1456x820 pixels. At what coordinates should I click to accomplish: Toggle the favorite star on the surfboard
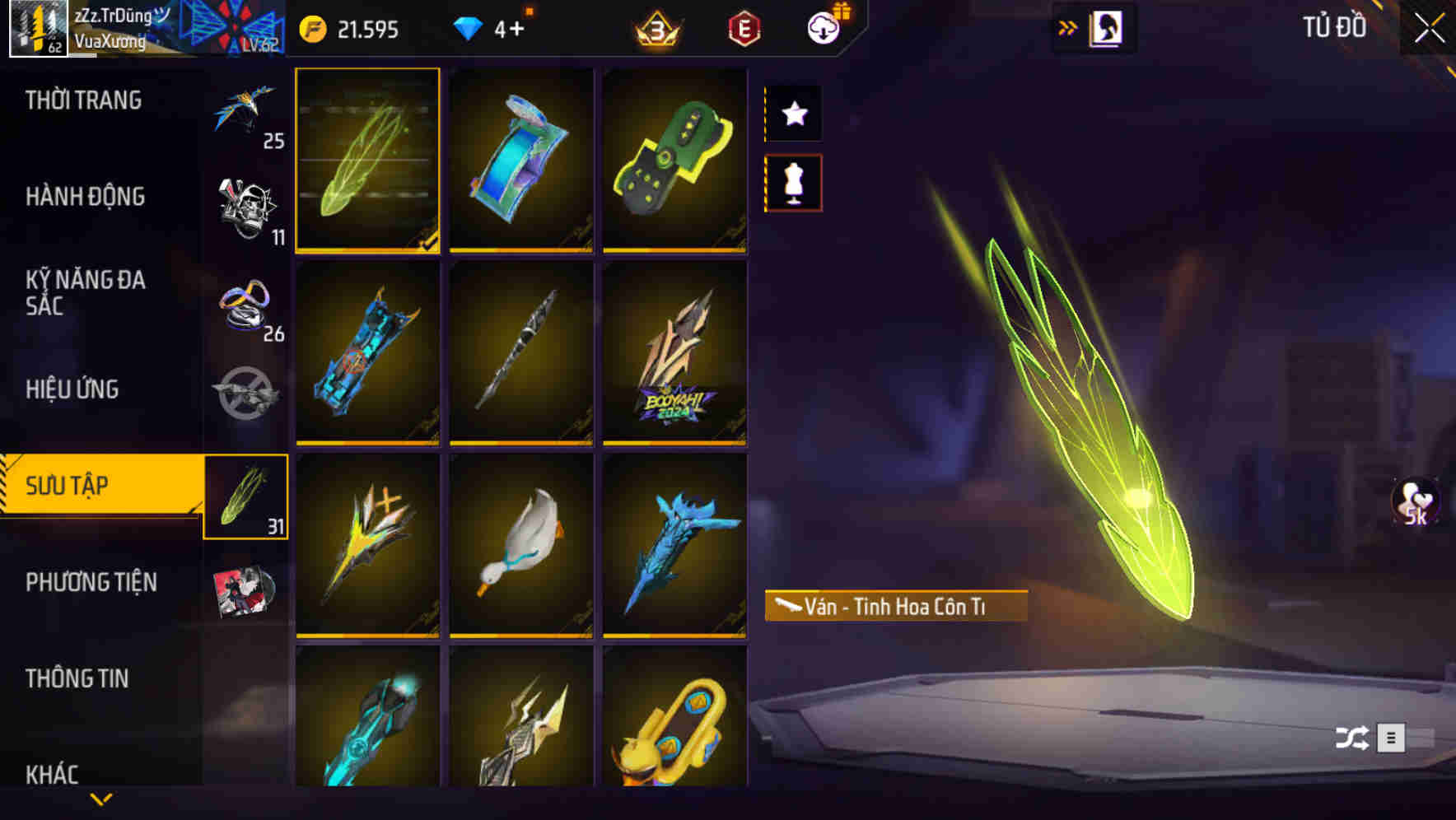pyautogui.click(x=794, y=114)
